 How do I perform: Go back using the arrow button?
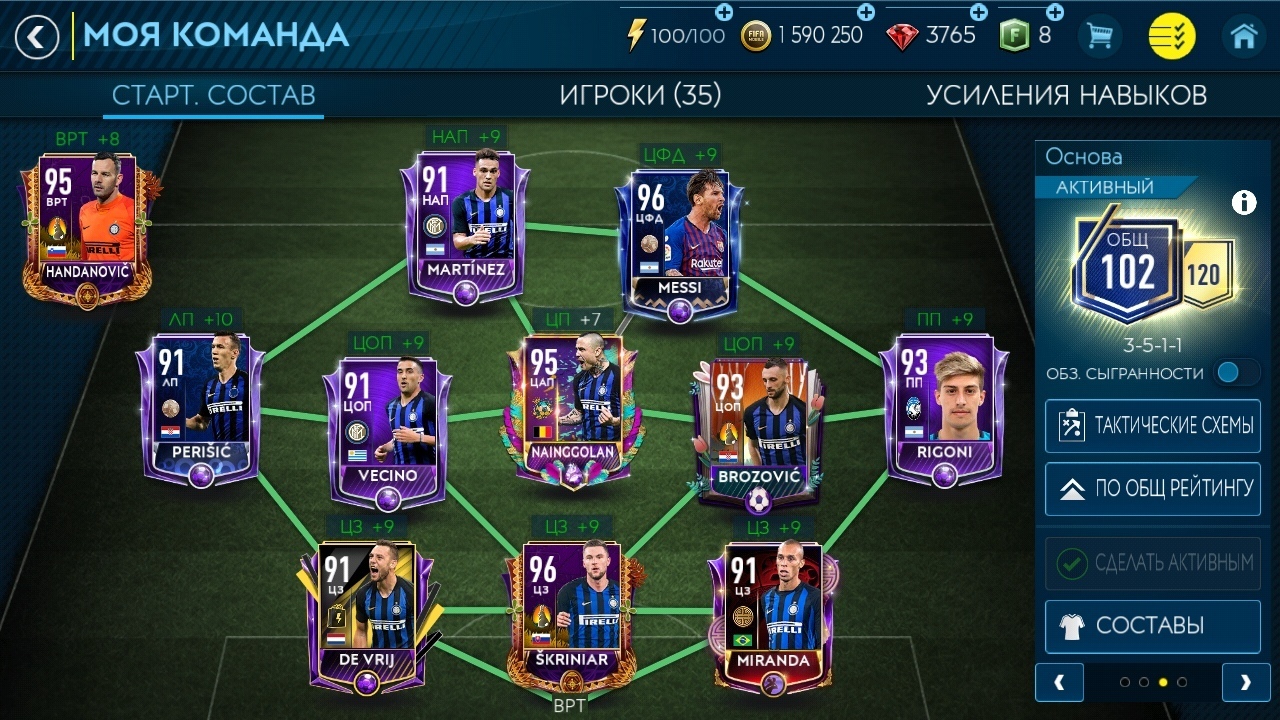tap(37, 37)
